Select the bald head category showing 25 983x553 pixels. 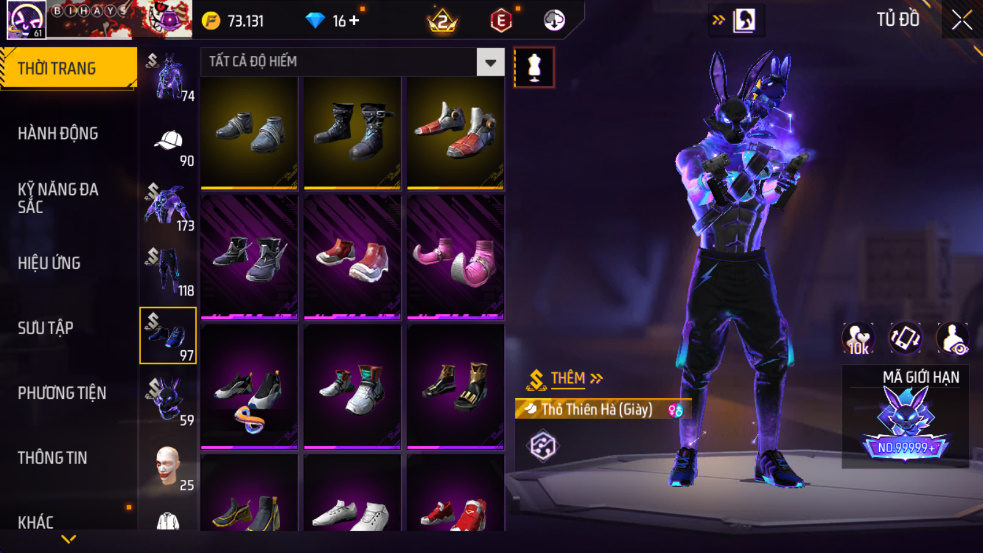click(x=168, y=466)
